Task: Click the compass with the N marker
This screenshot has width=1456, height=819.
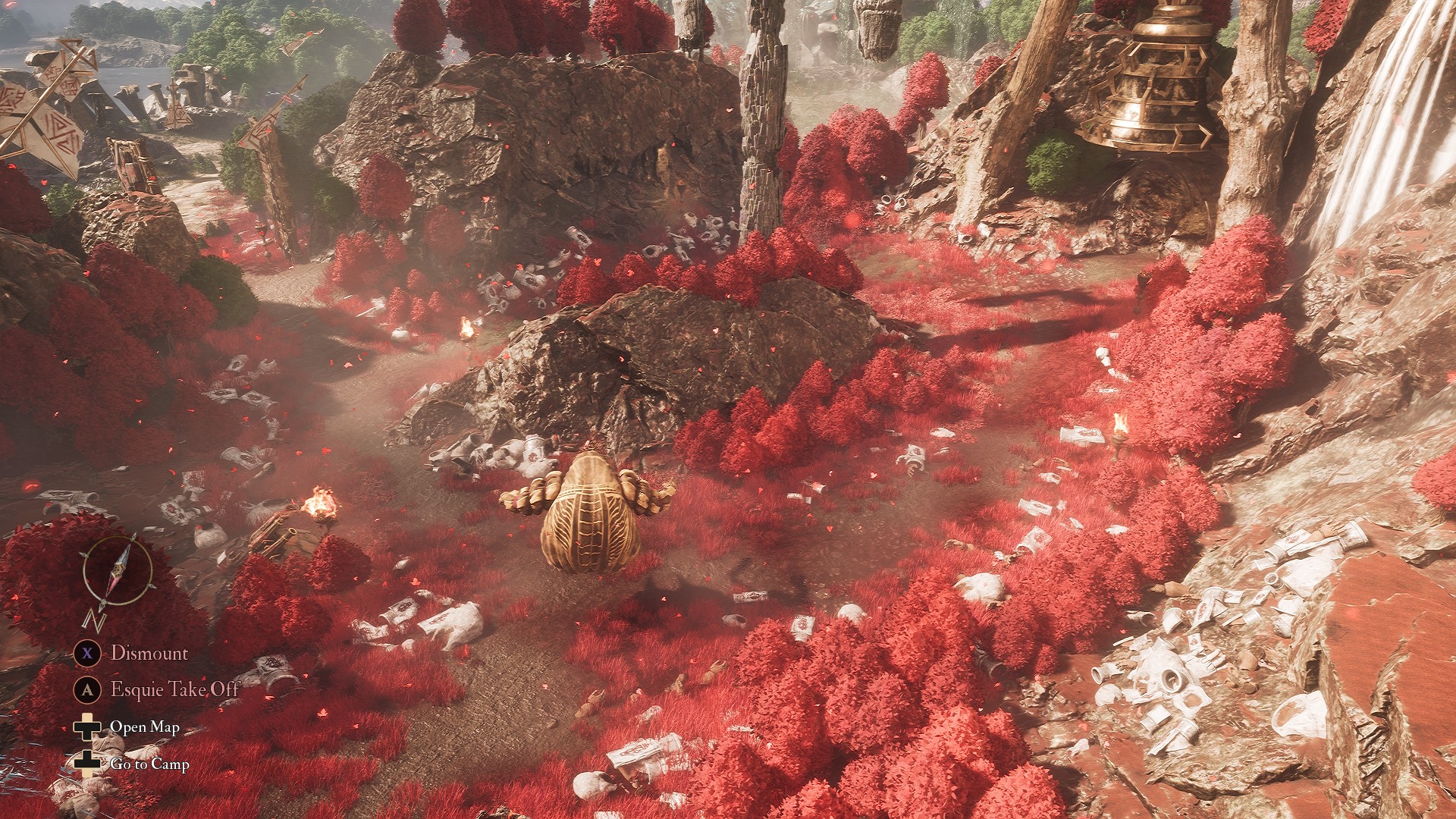Action: [x=118, y=573]
